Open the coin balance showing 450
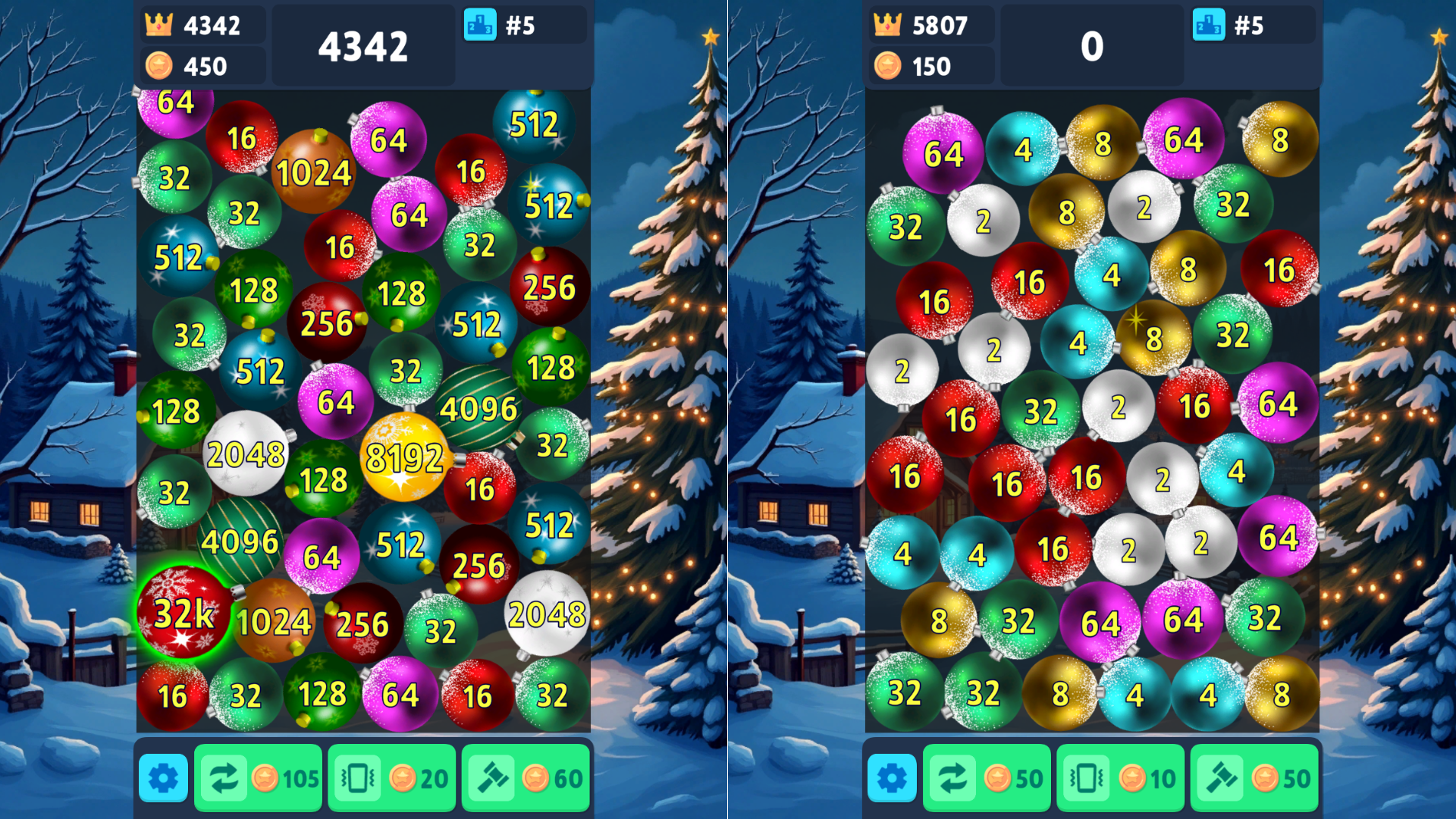The width and height of the screenshot is (1456, 819). click(201, 66)
